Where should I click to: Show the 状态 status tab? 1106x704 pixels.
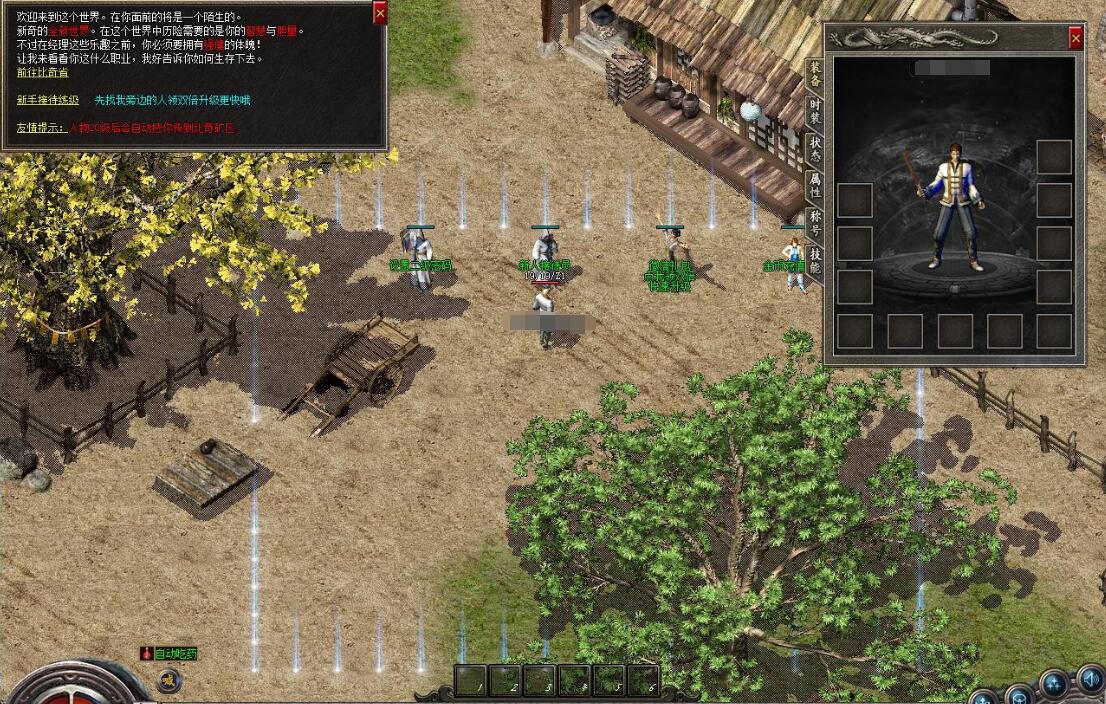[x=815, y=148]
